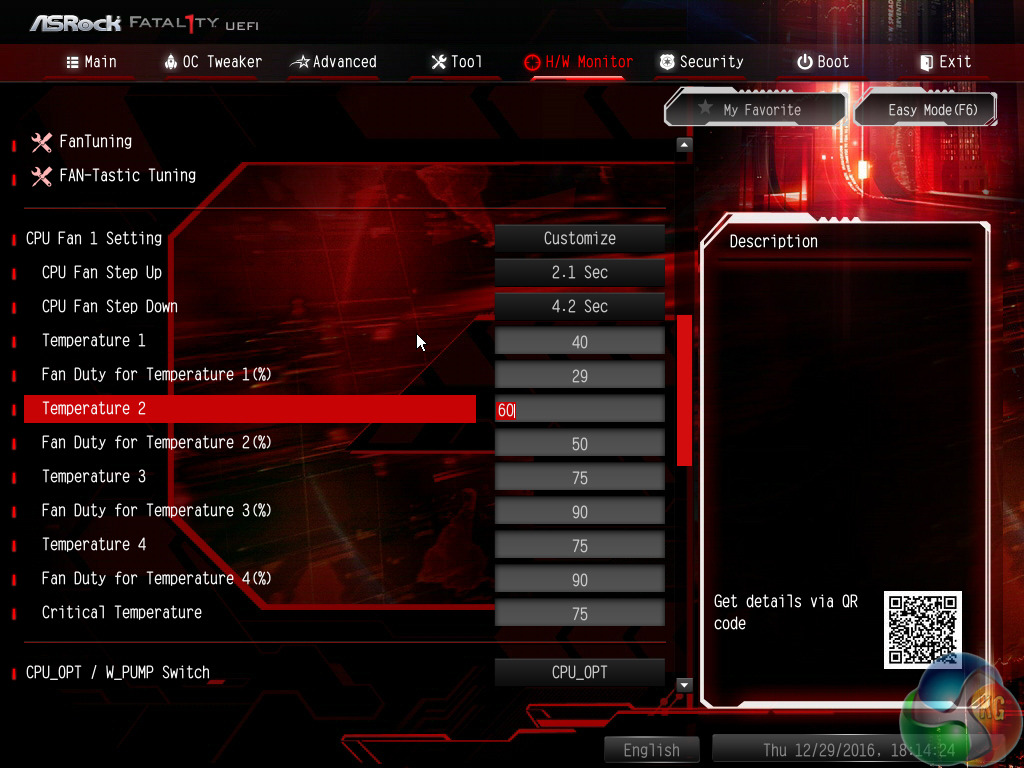This screenshot has width=1024, height=768.
Task: Select the Critical Temperature value field
Action: tap(580, 614)
